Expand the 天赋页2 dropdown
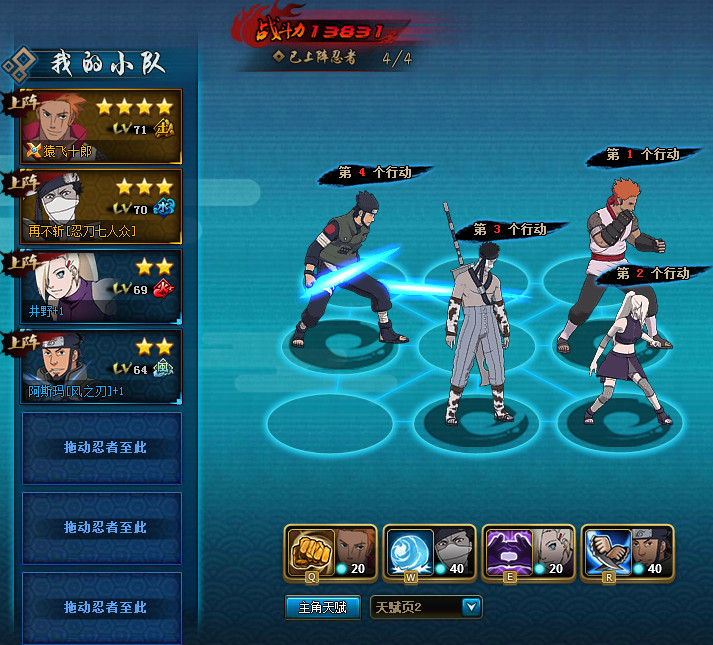This screenshot has height=645, width=713. [x=471, y=607]
